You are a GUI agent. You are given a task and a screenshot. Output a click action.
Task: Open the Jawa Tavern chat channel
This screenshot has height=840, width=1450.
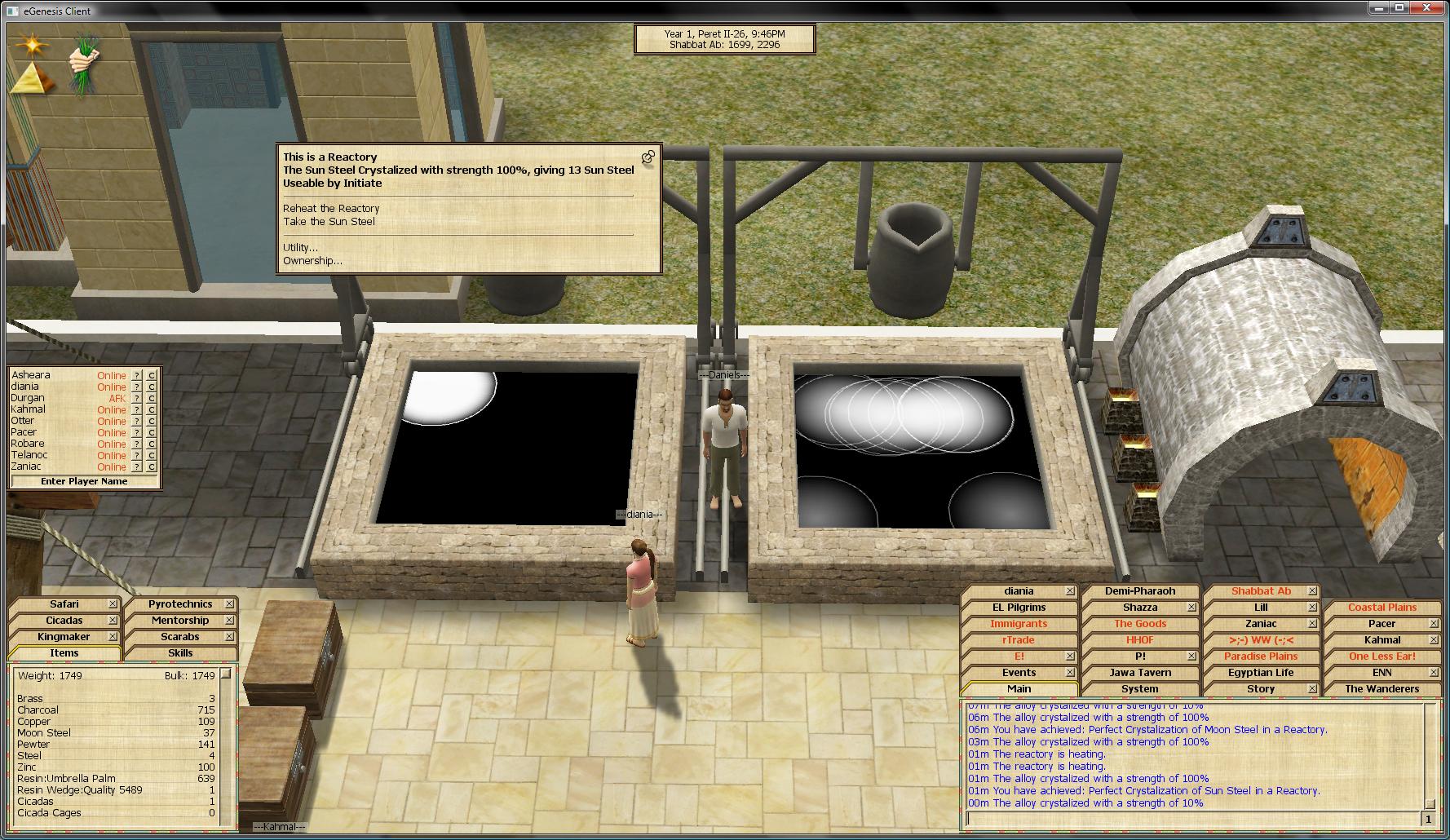pos(1139,673)
